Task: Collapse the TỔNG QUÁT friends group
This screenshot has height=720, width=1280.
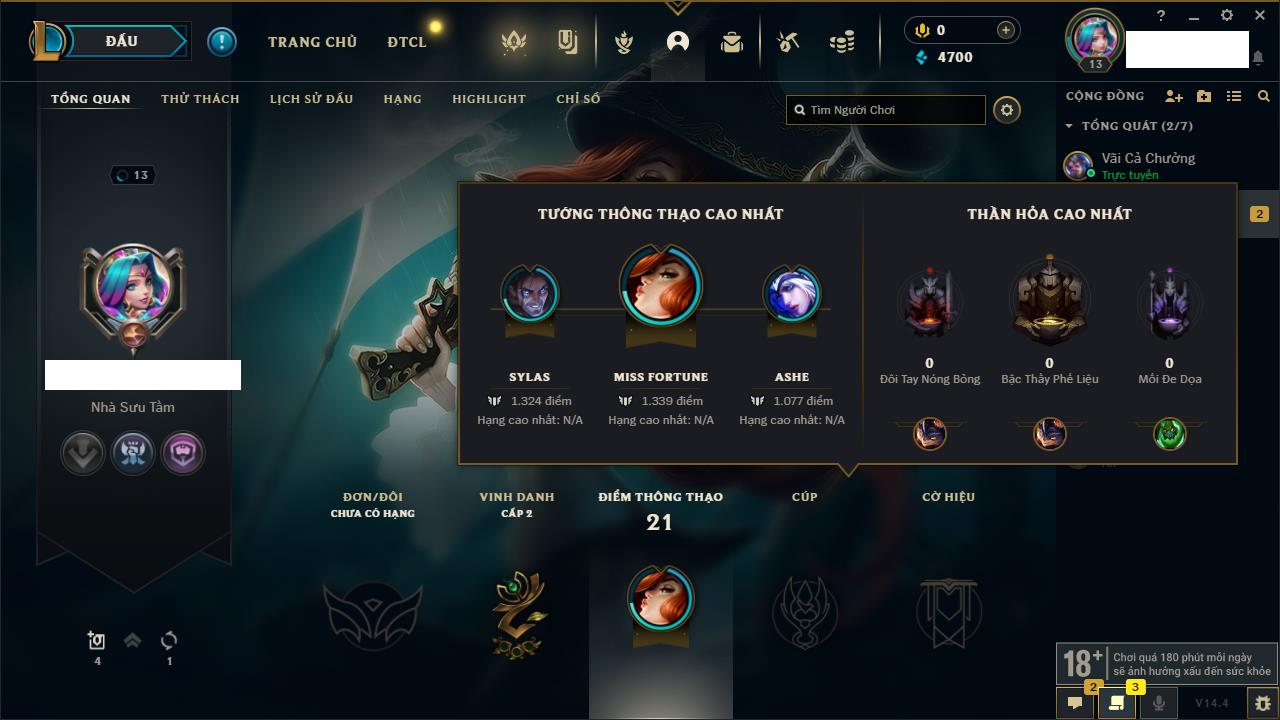Action: 1069,126
